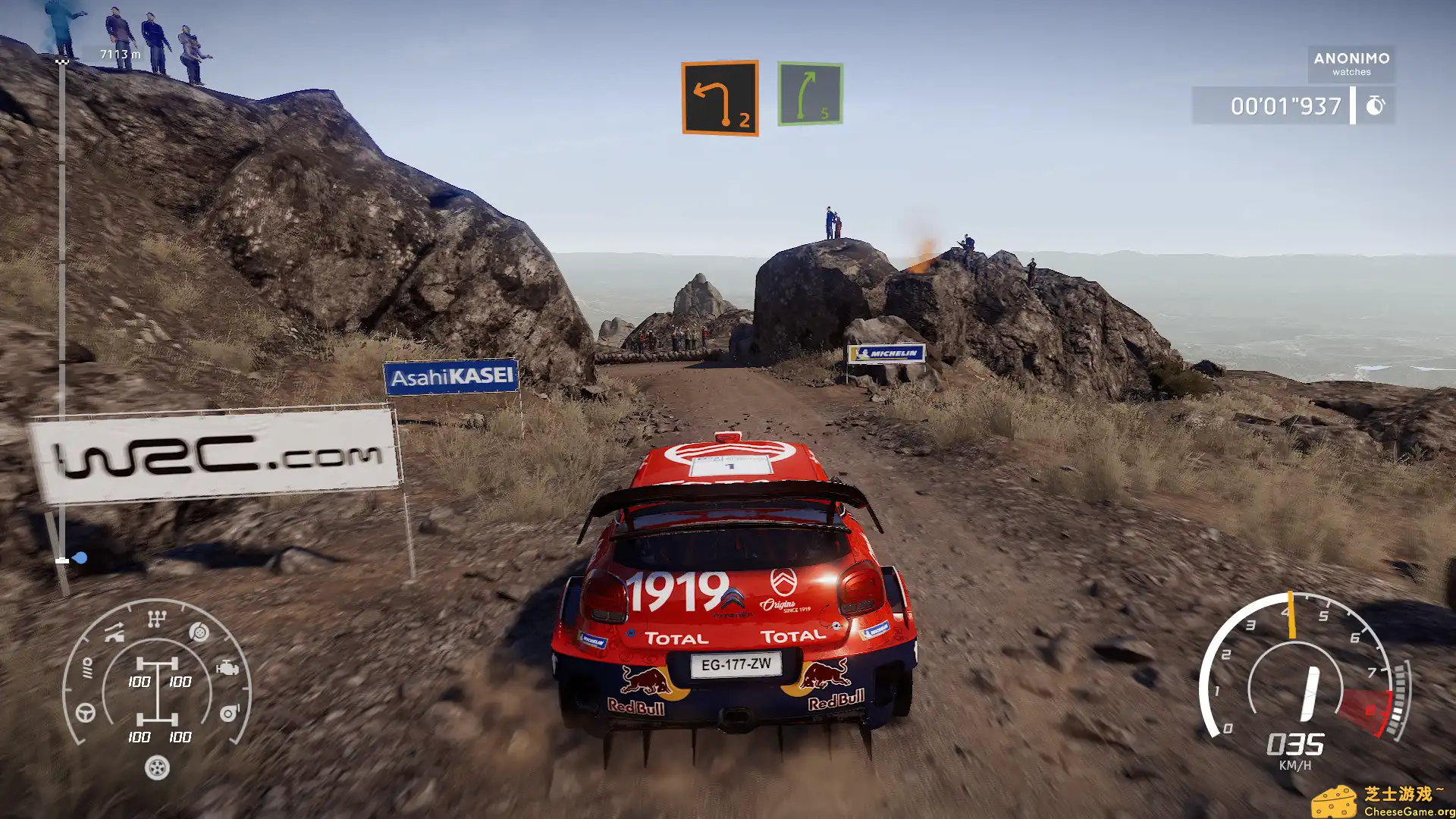Toggle the orange left-turn pacenote marker
The width and height of the screenshot is (1456, 819).
coord(719,97)
